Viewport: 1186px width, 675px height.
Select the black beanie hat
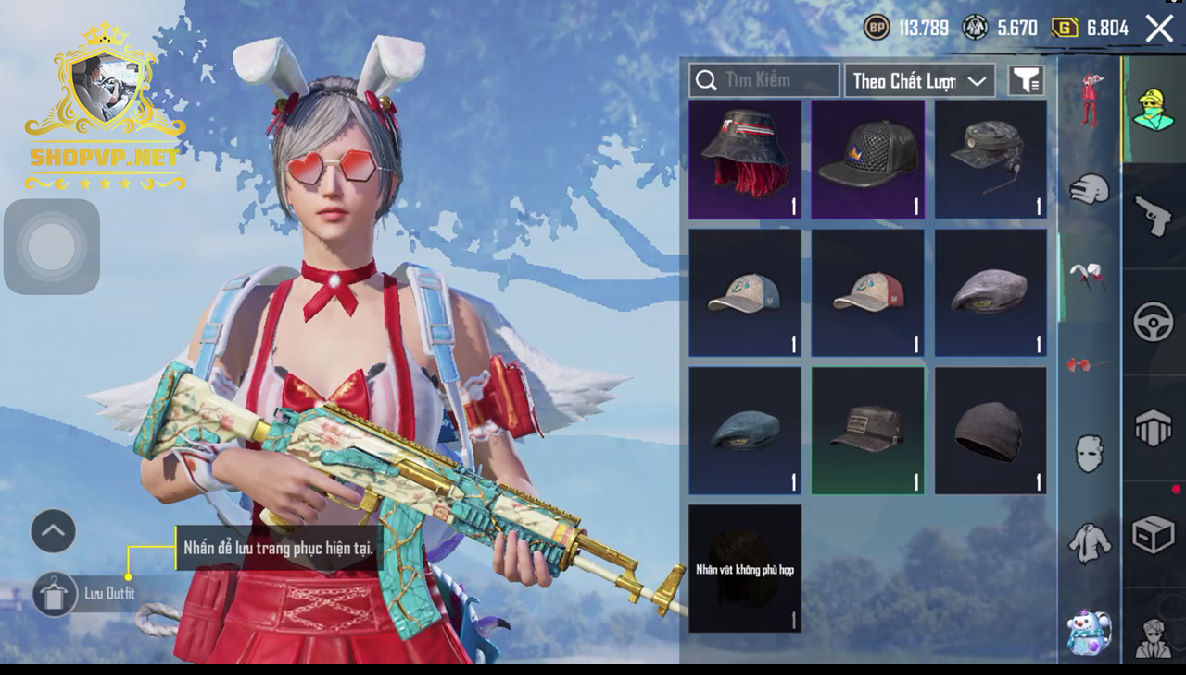(991, 430)
